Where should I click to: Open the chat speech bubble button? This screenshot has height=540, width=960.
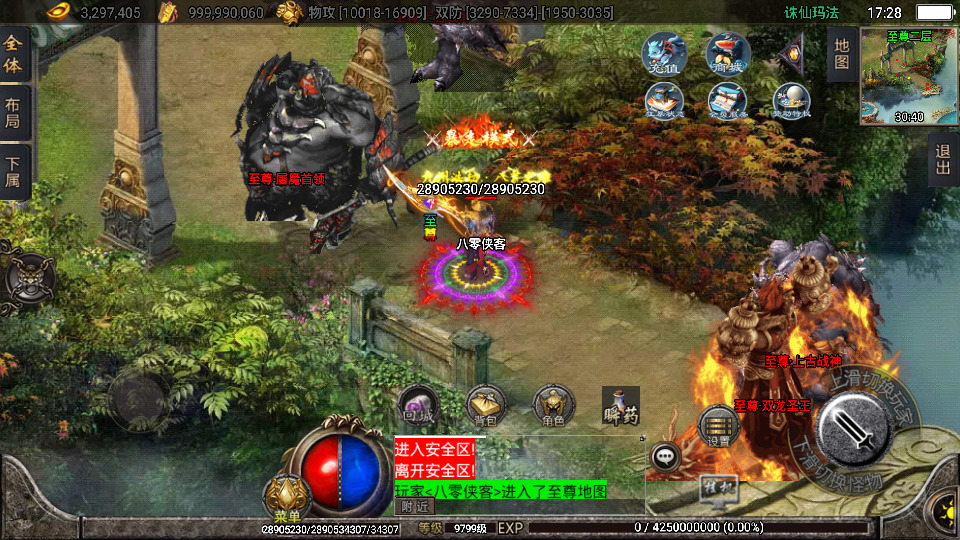click(x=665, y=457)
